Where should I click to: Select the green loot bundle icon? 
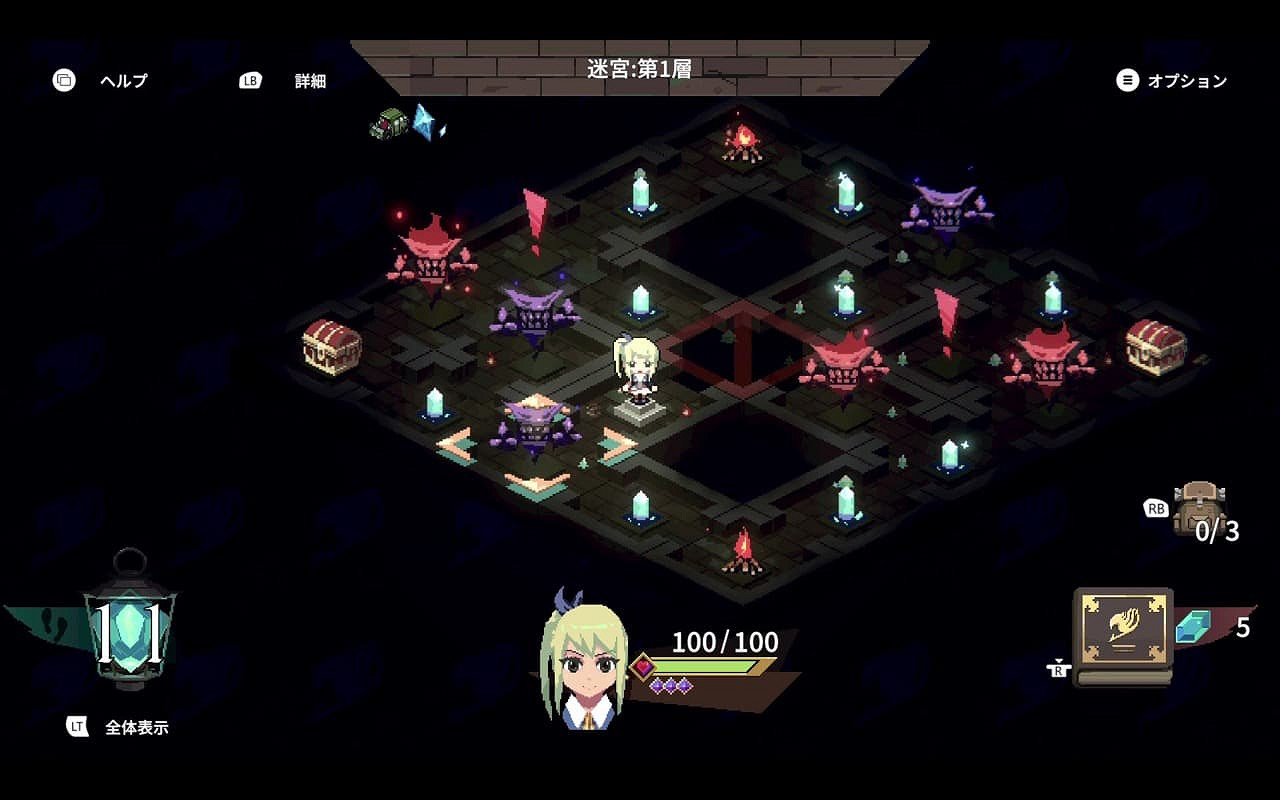[x=389, y=124]
